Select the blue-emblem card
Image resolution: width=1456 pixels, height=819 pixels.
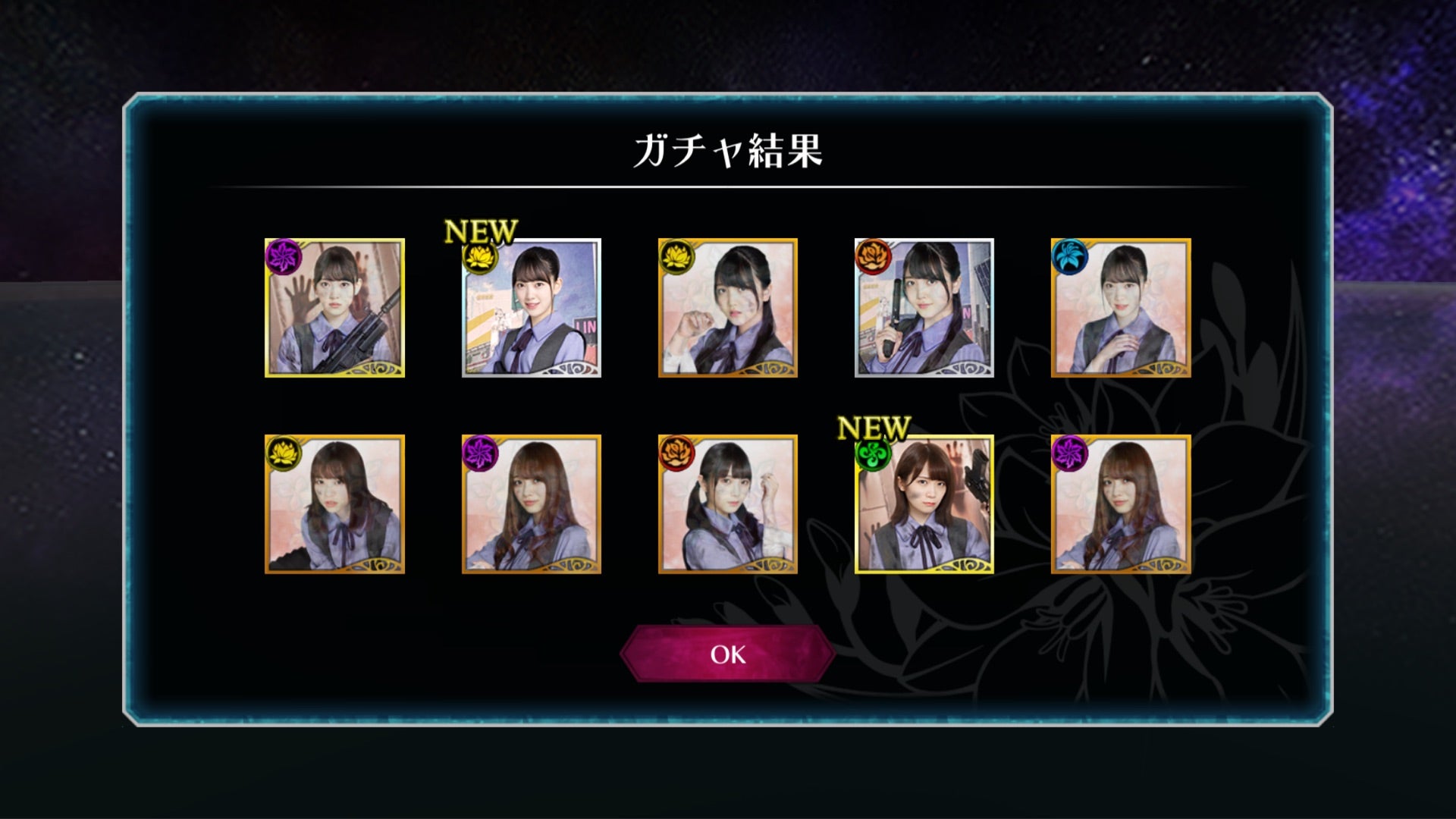point(1121,308)
